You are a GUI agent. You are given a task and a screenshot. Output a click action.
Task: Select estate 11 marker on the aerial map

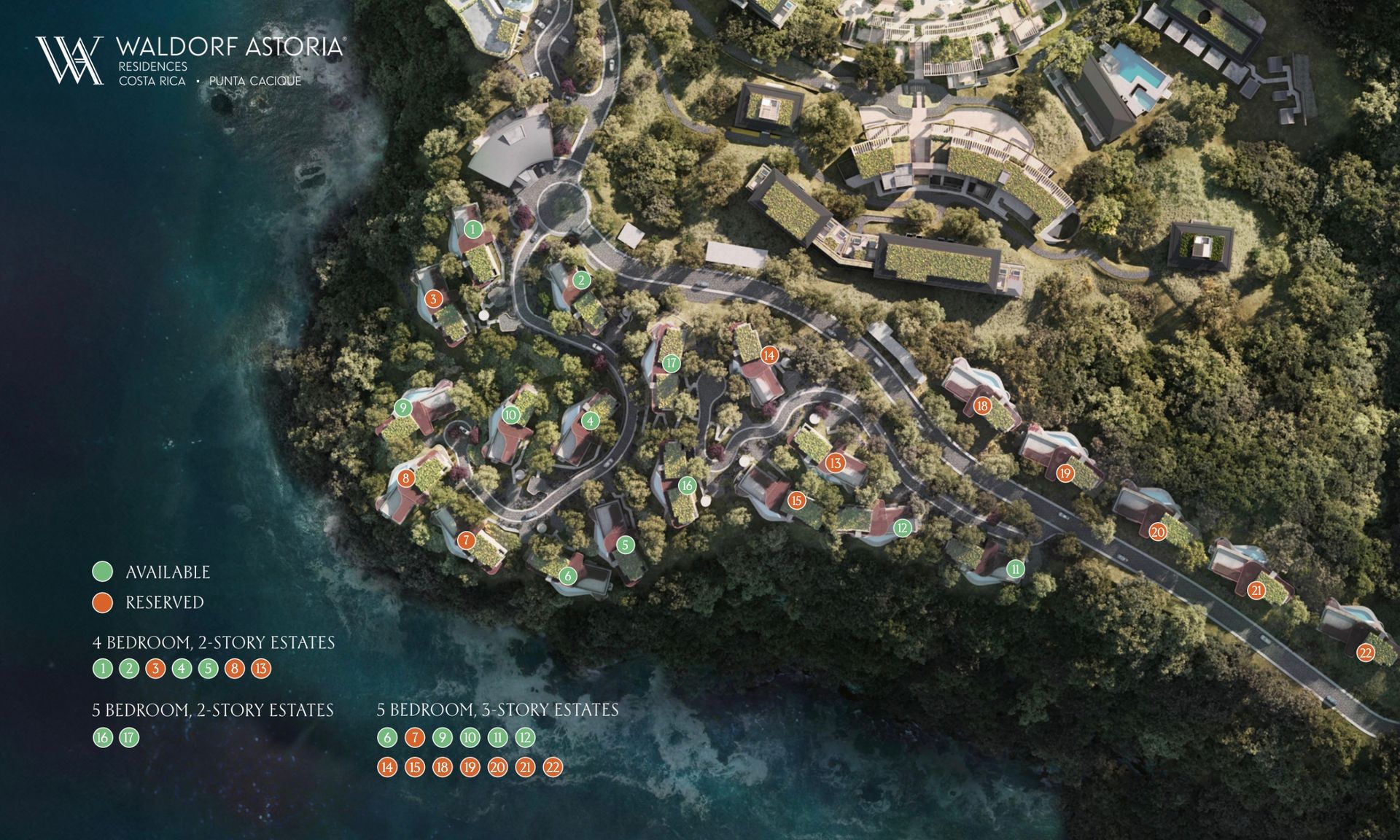(x=1015, y=569)
